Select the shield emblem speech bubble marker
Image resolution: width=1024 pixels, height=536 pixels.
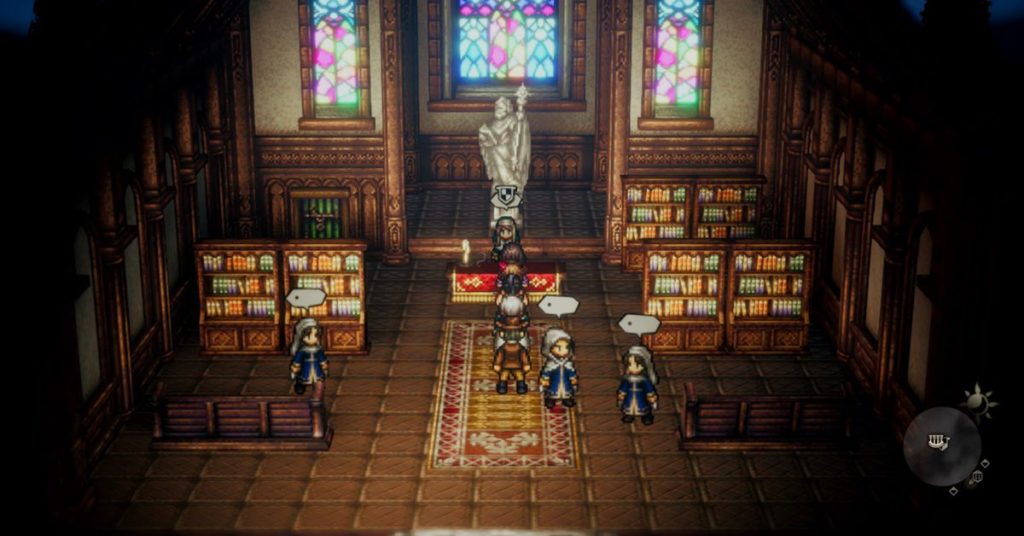pyautogui.click(x=507, y=196)
